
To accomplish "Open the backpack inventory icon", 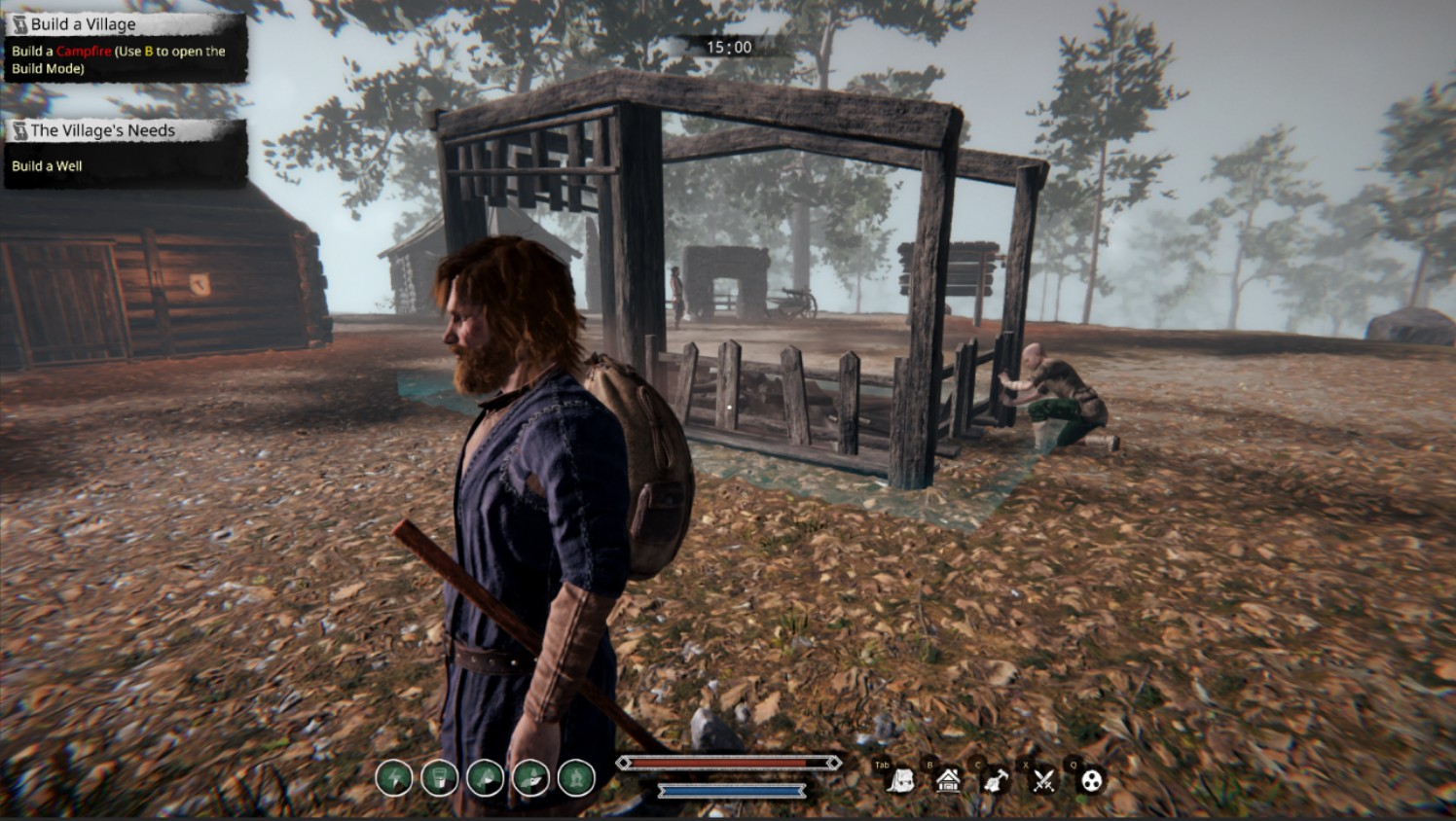I will coord(901,780).
